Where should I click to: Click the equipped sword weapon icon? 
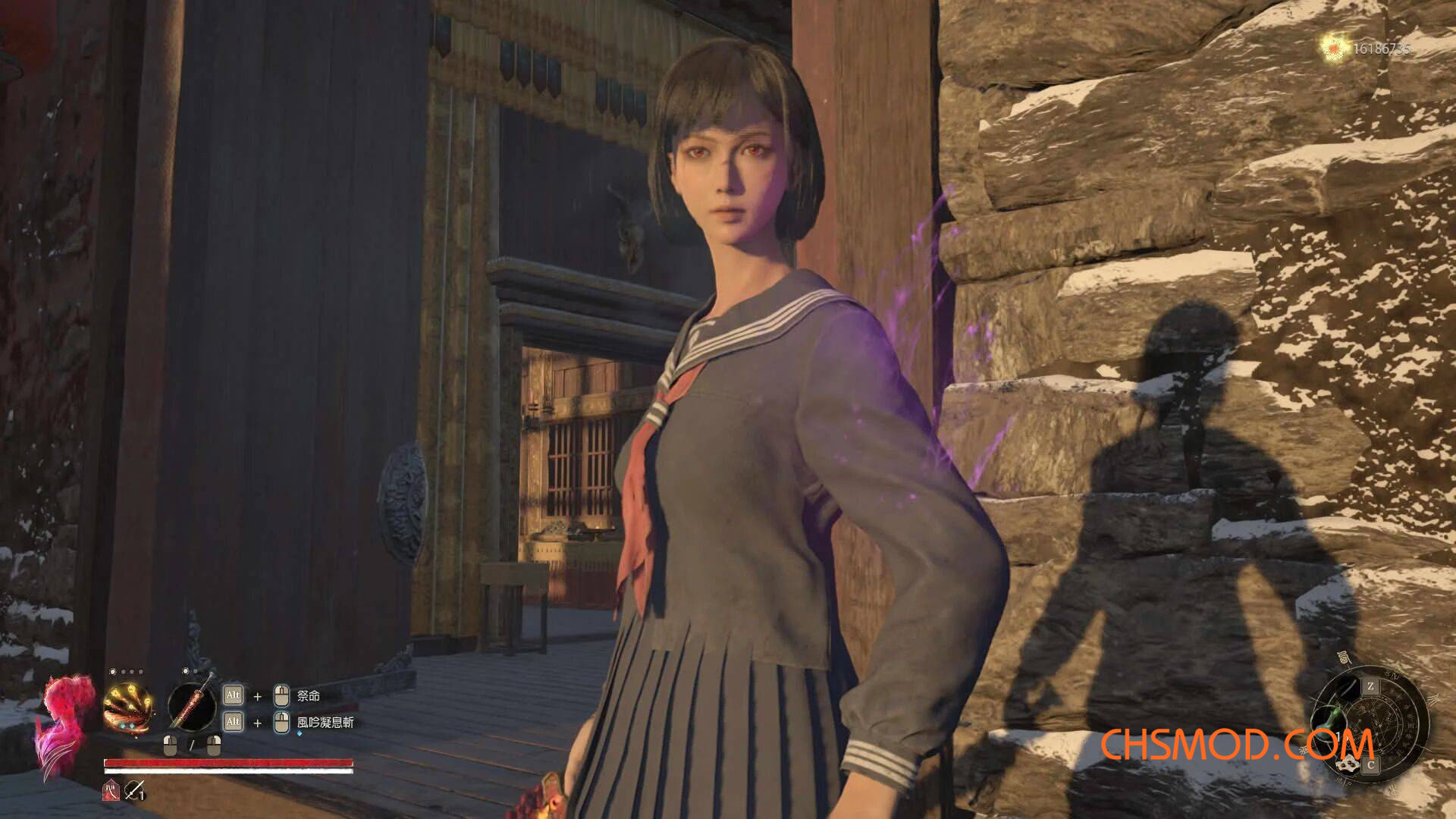tap(193, 707)
